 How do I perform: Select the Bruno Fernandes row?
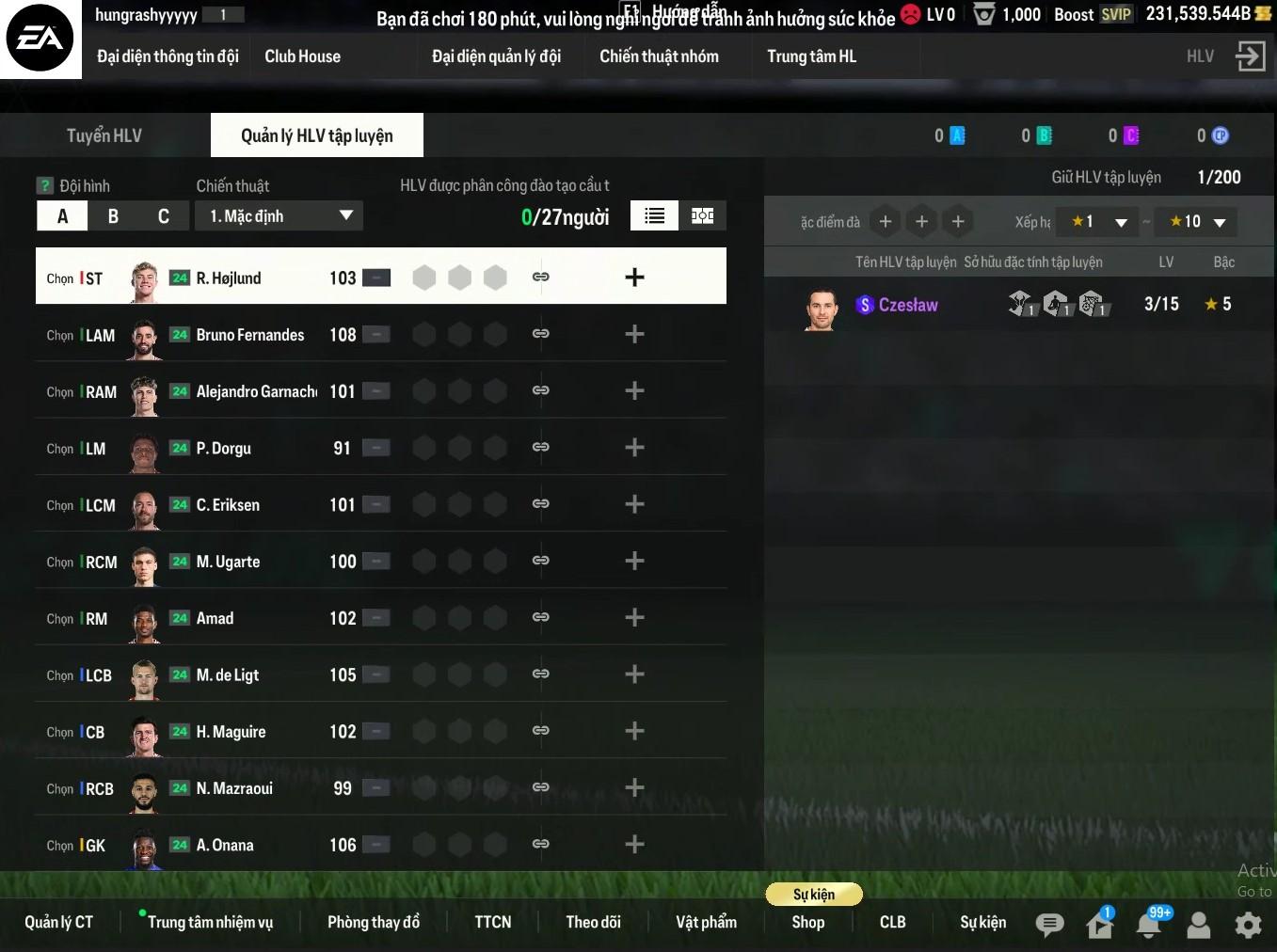249,335
